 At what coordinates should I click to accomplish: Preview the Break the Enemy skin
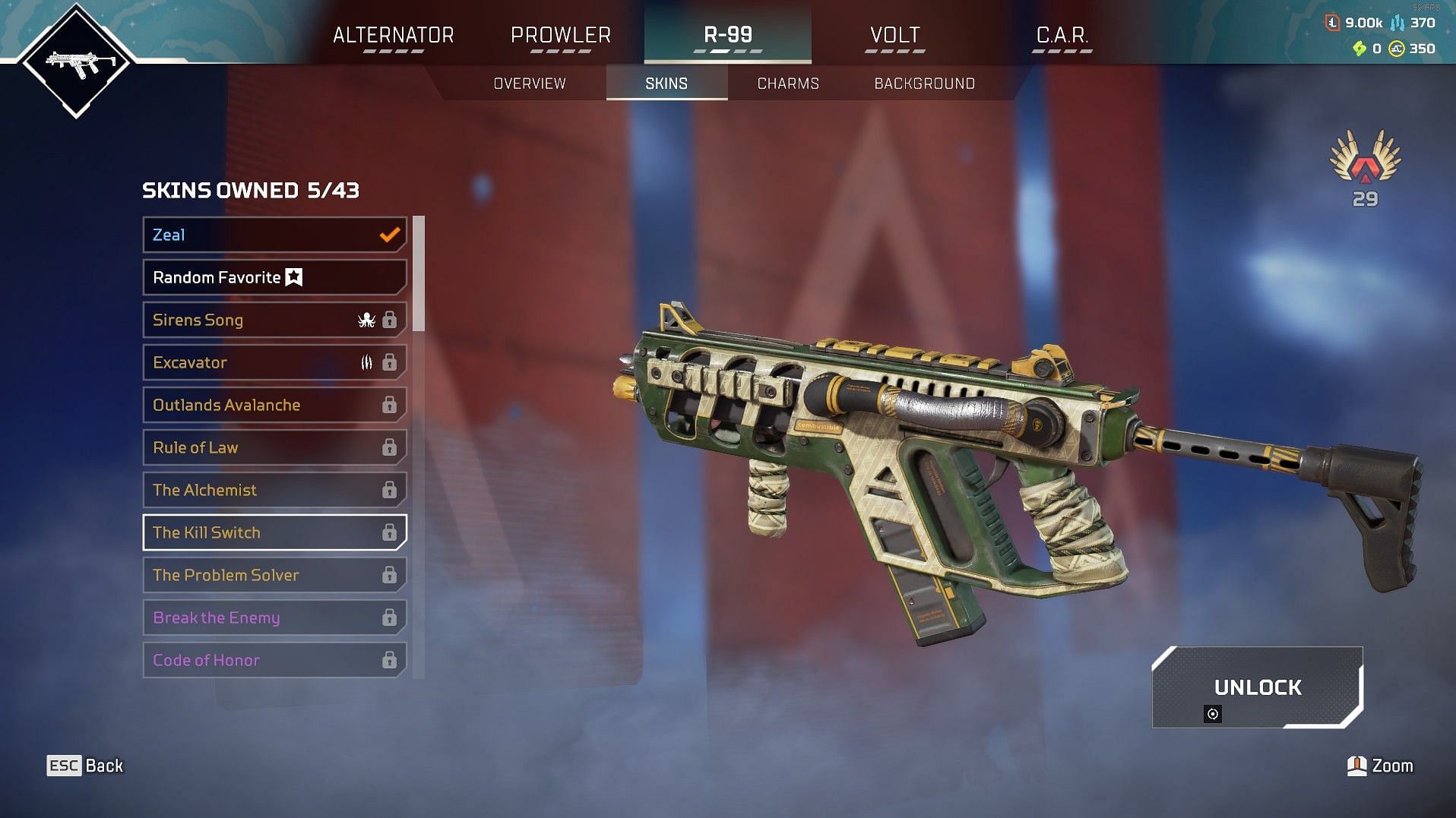pyautogui.click(x=274, y=617)
